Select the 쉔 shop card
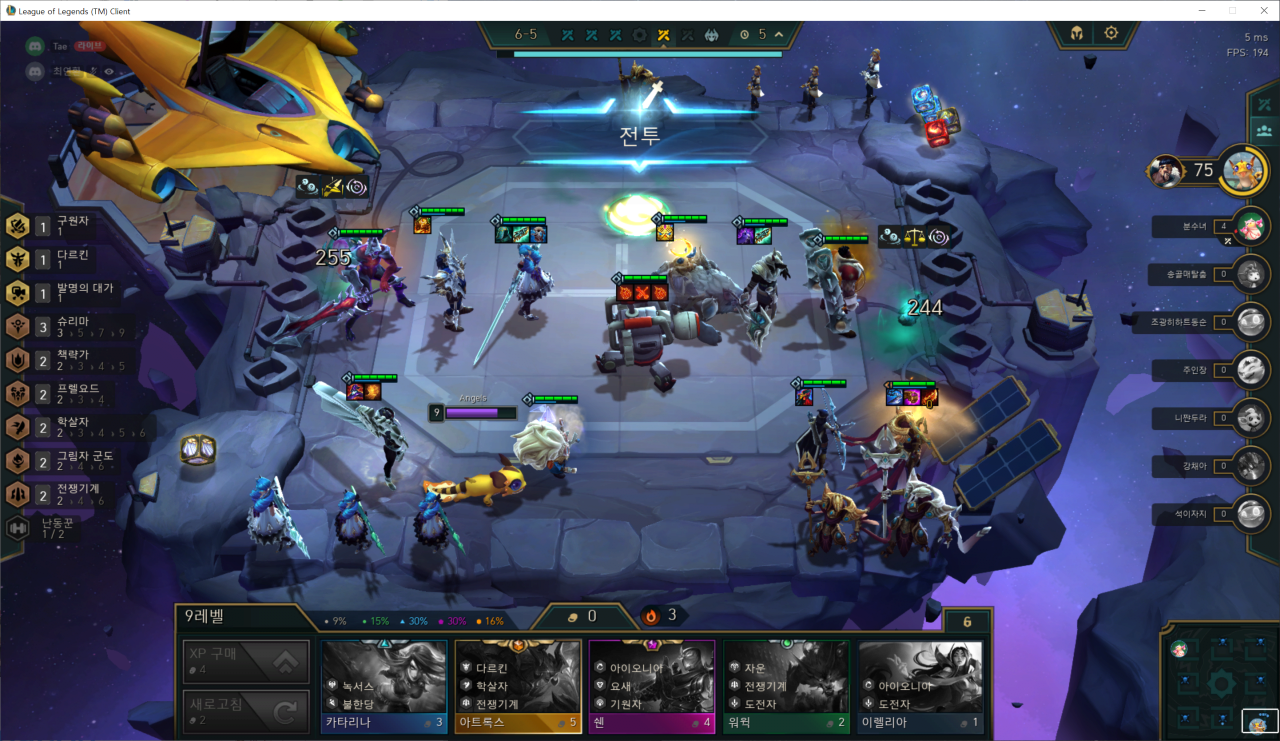This screenshot has height=741, width=1280. [x=652, y=688]
